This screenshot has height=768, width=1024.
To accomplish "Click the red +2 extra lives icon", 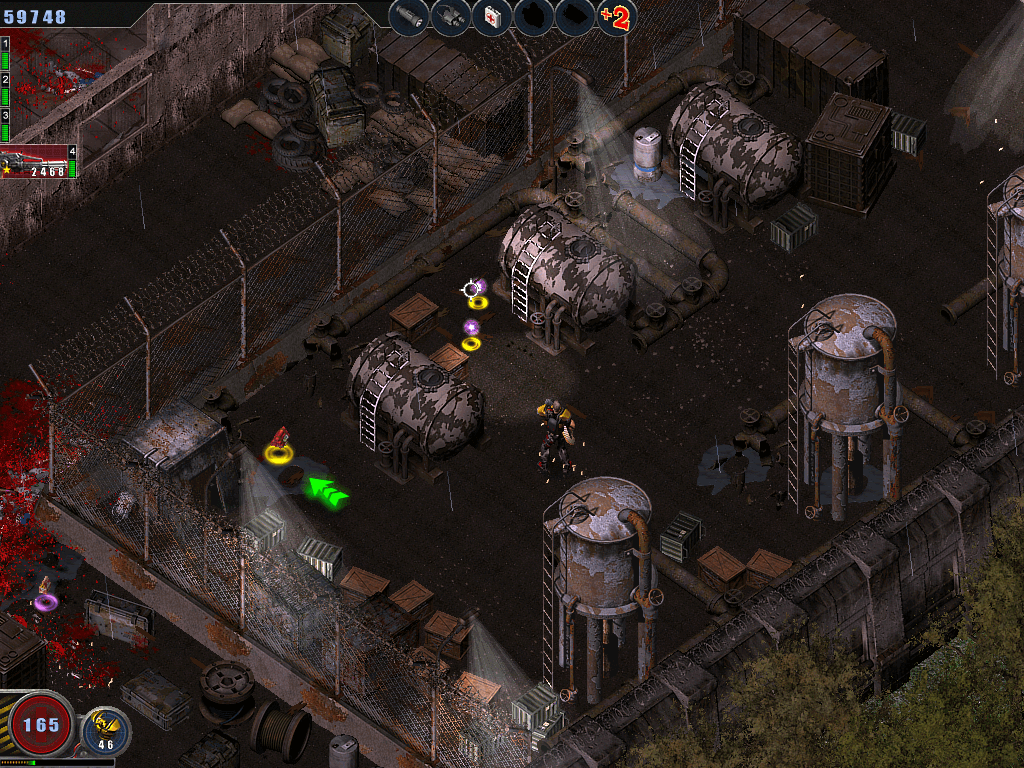I will pos(617,17).
